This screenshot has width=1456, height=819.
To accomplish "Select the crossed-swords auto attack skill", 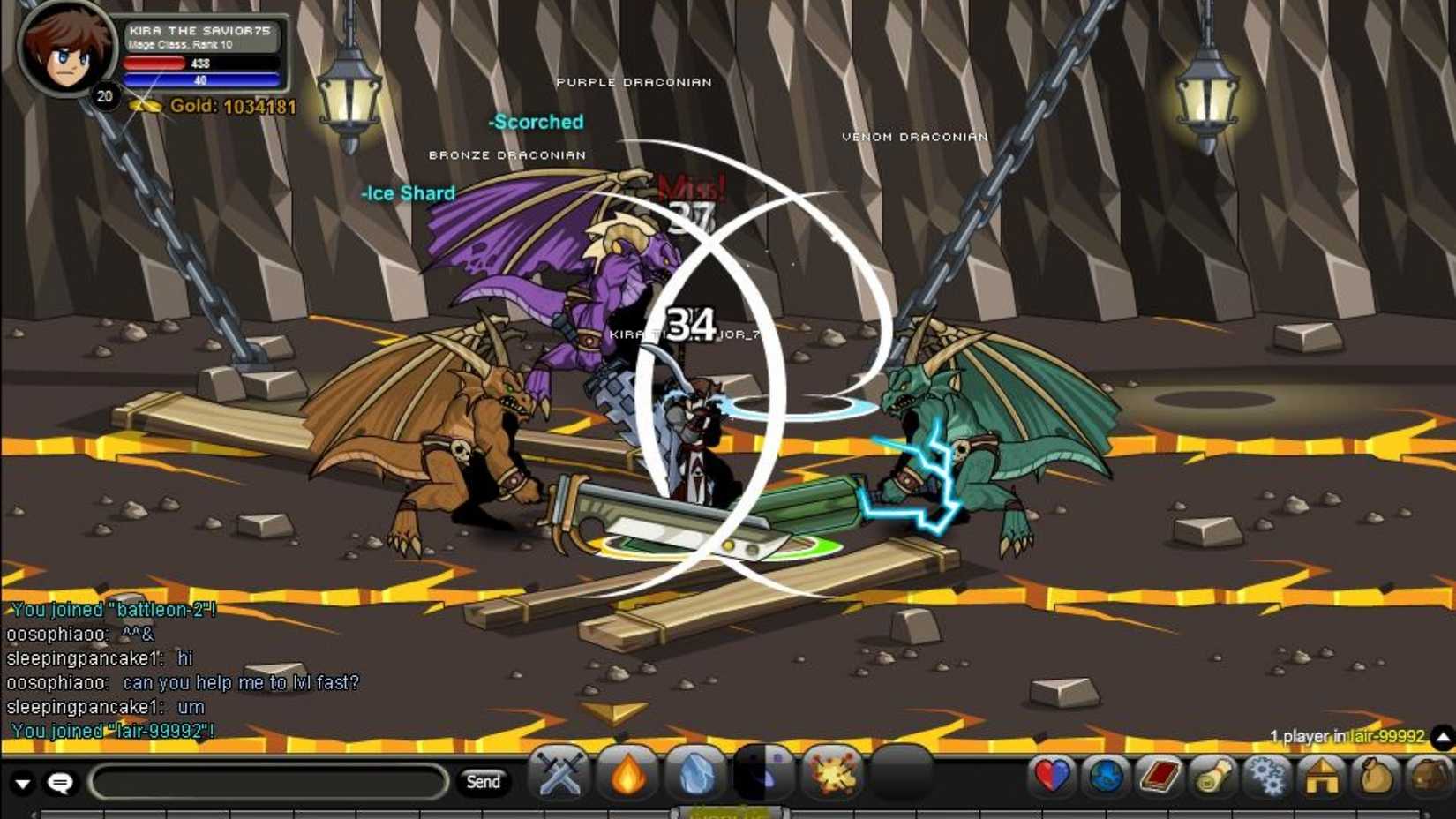I will point(560,780).
